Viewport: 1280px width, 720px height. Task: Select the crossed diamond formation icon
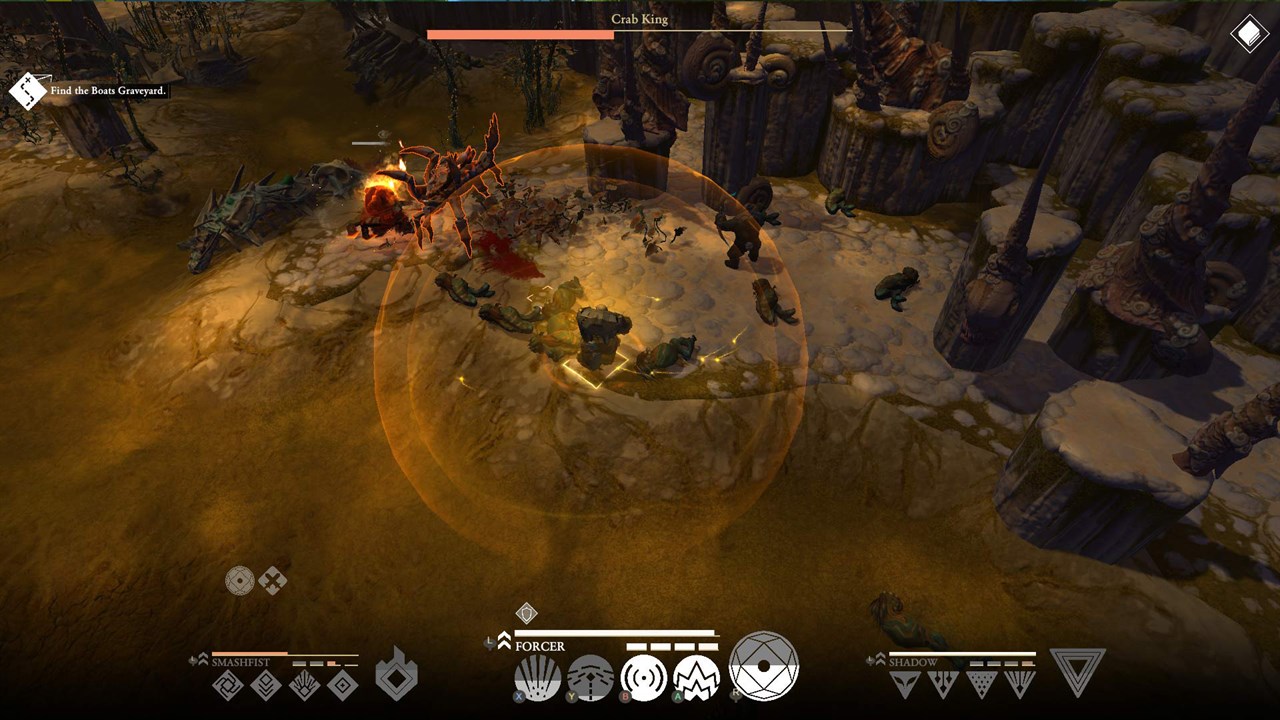pyautogui.click(x=272, y=580)
